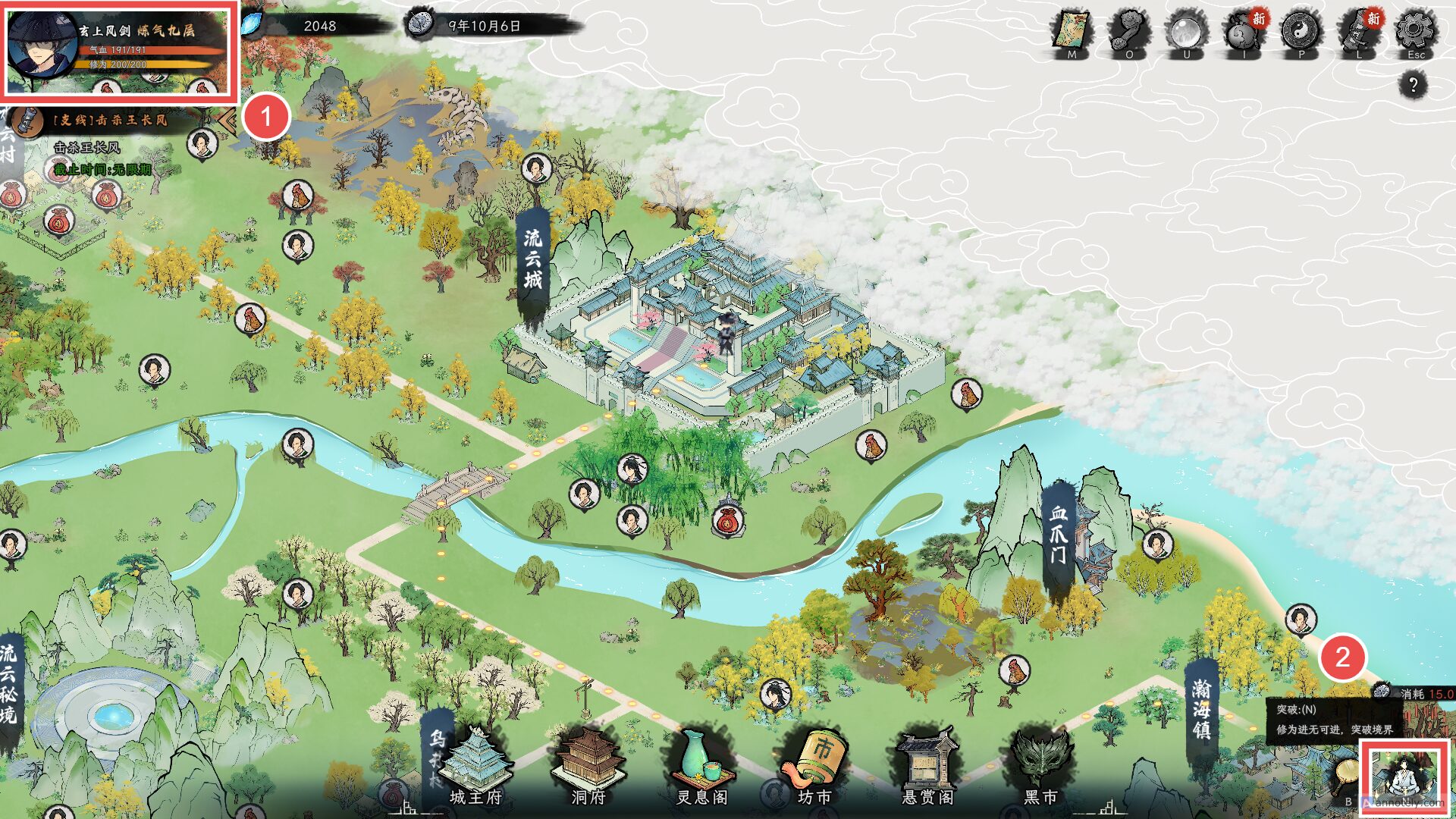Collapse the quest tracker with the arrow
Screen dimensions: 1456x819
(x=225, y=121)
